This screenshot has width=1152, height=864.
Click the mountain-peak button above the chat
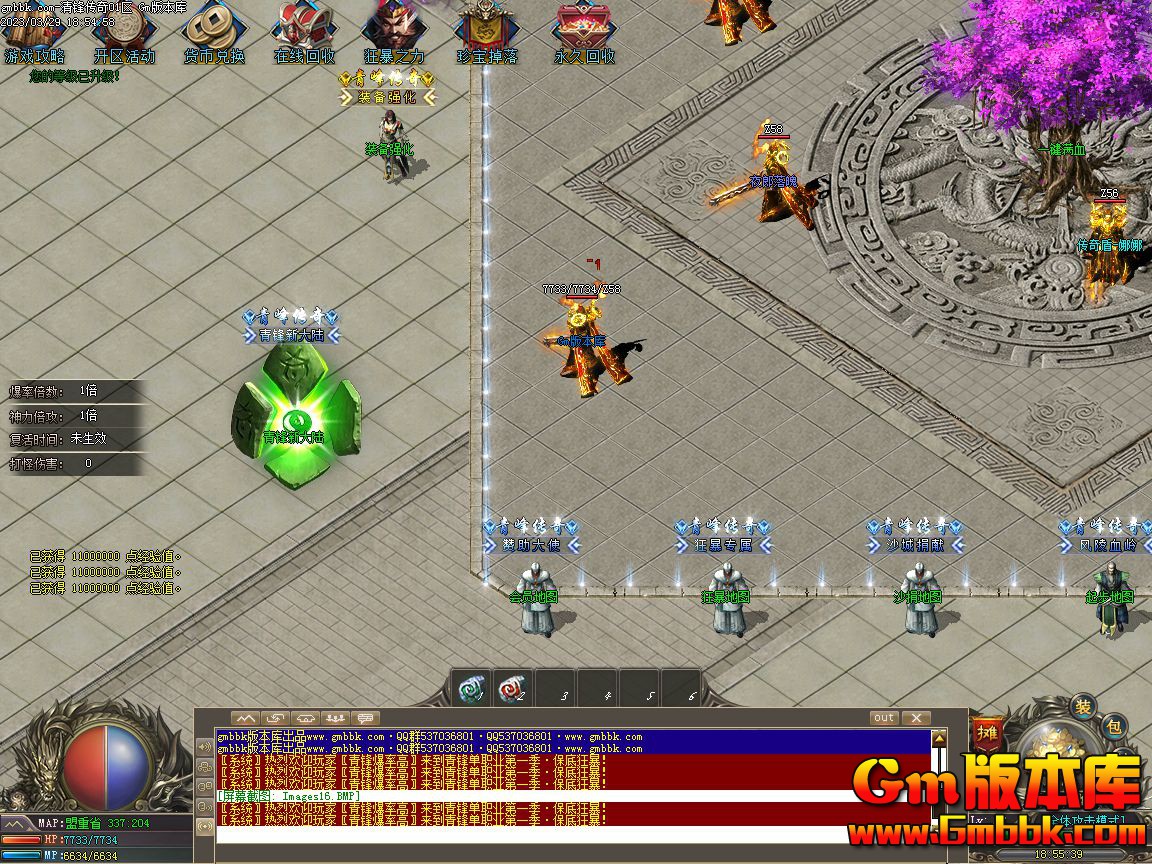[x=246, y=718]
